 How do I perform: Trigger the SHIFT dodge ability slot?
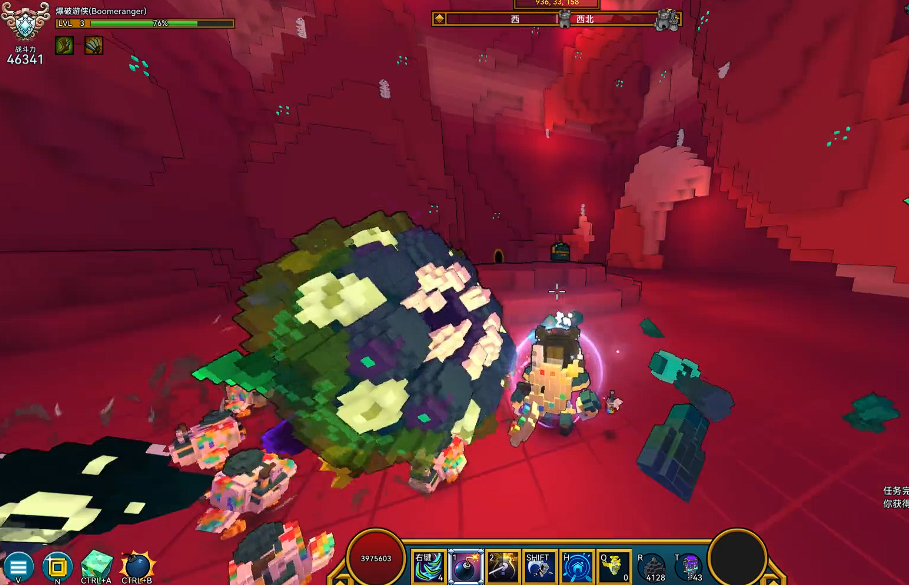[540, 567]
